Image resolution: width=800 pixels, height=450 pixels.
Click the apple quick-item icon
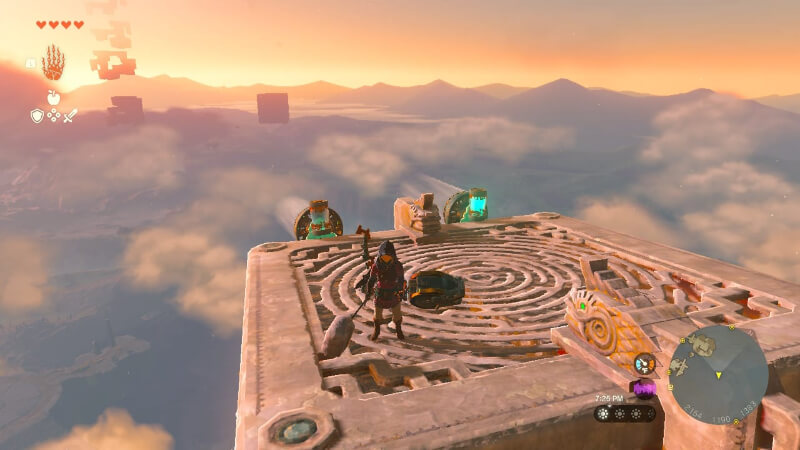[53, 97]
